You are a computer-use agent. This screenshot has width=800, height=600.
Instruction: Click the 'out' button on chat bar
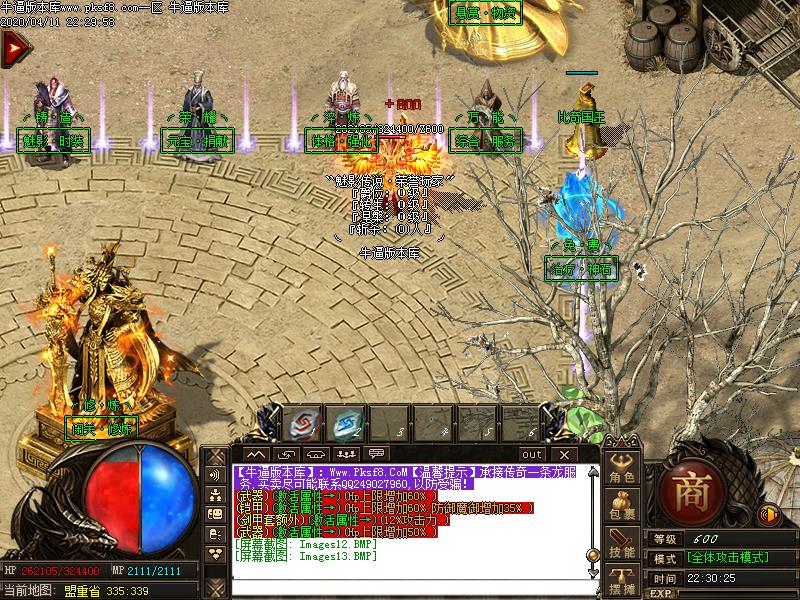tap(531, 455)
